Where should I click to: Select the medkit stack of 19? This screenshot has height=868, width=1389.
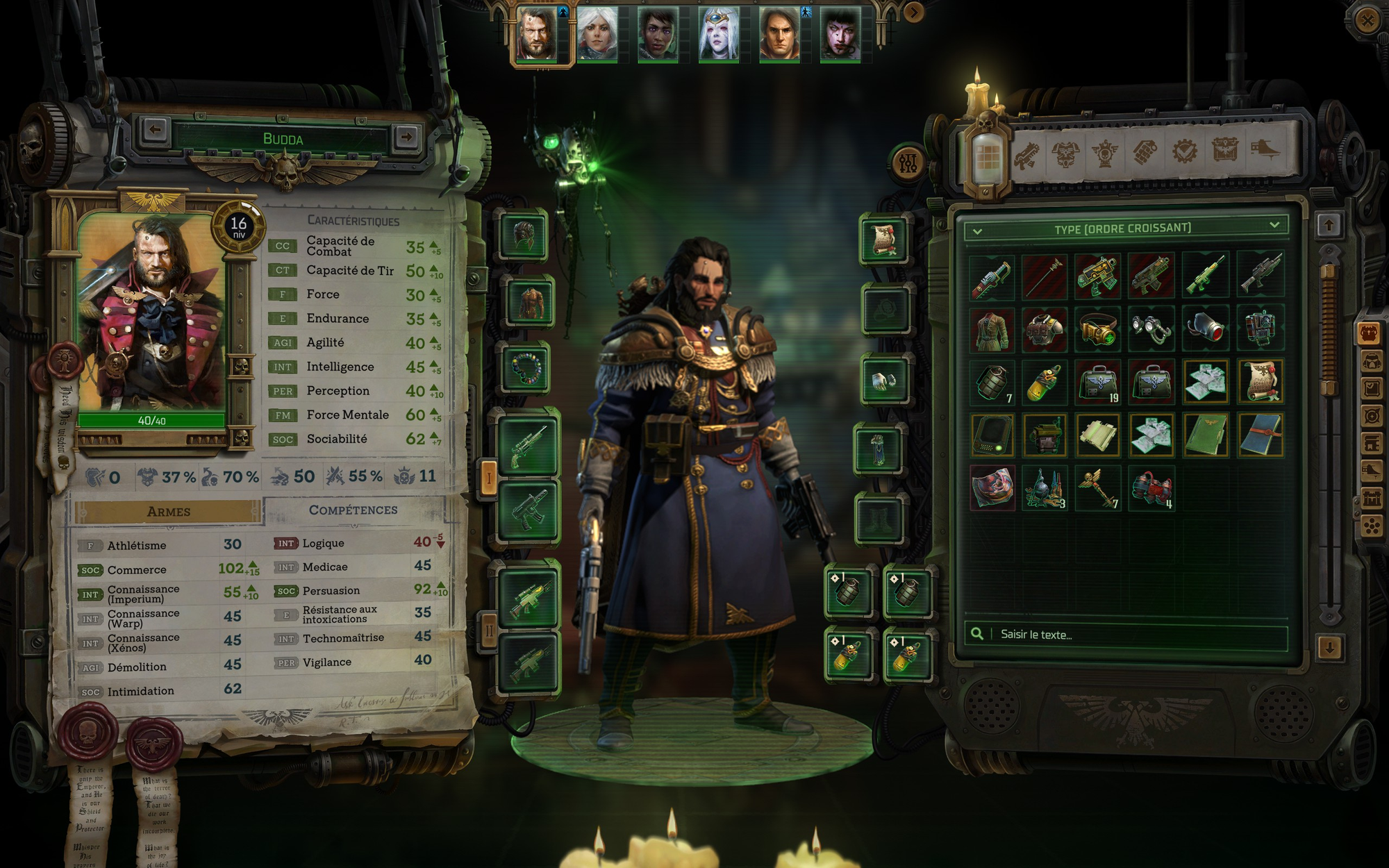[1098, 383]
